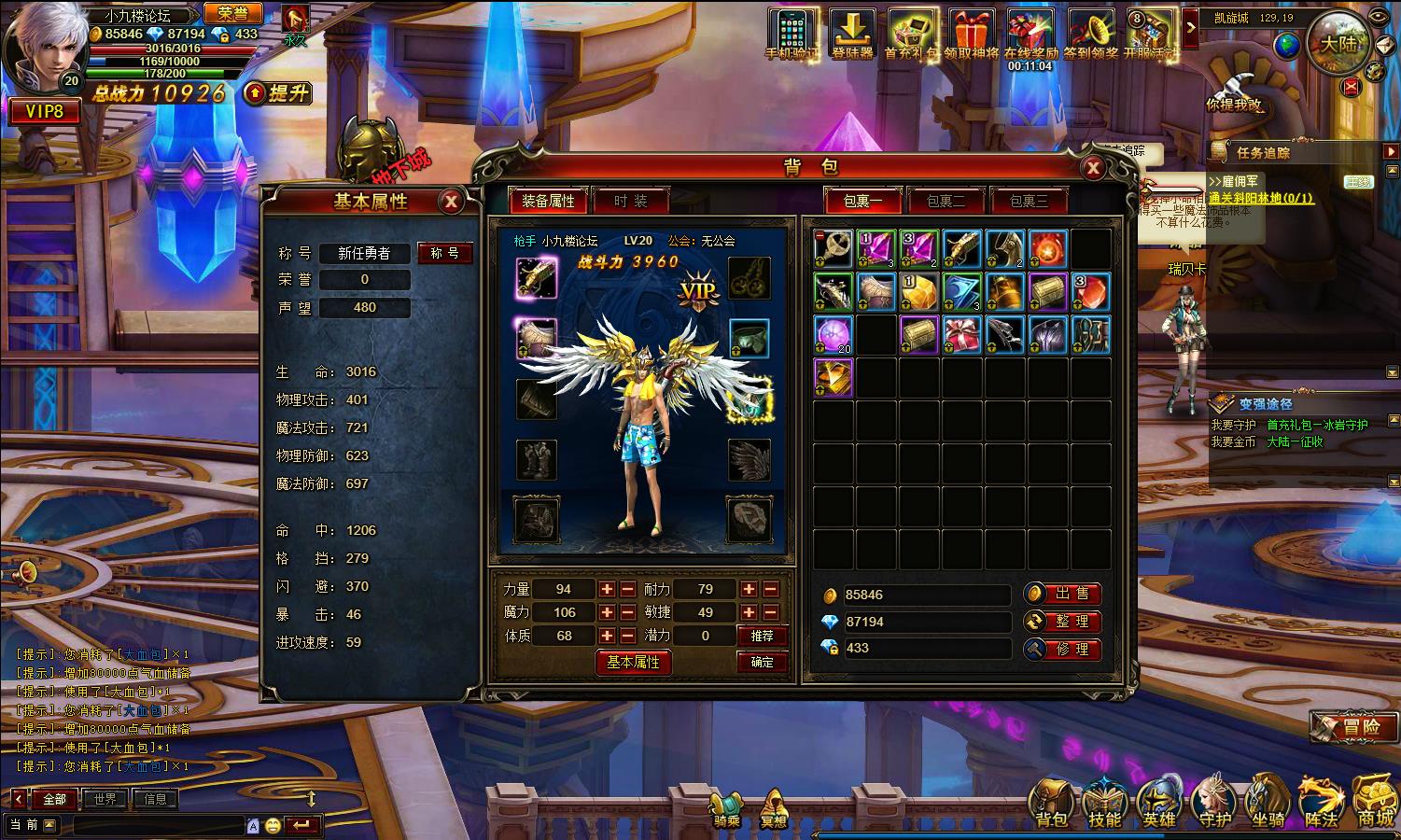Viewport: 1401px width, 840px height.
Task: Open the 首充礼包 first-recharge gift icon
Action: tap(911, 35)
